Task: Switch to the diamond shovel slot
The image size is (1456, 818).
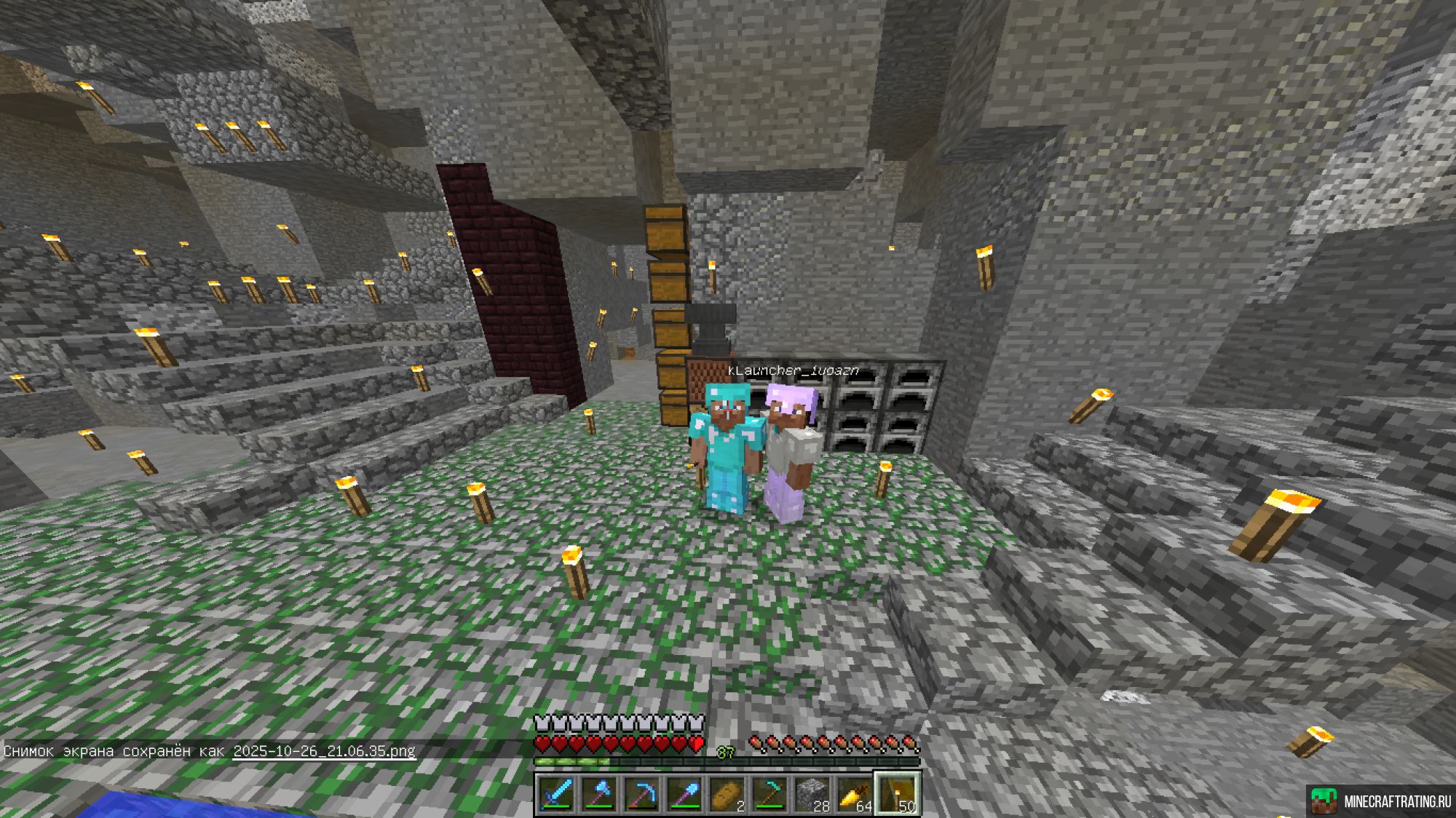Action: coord(684,794)
